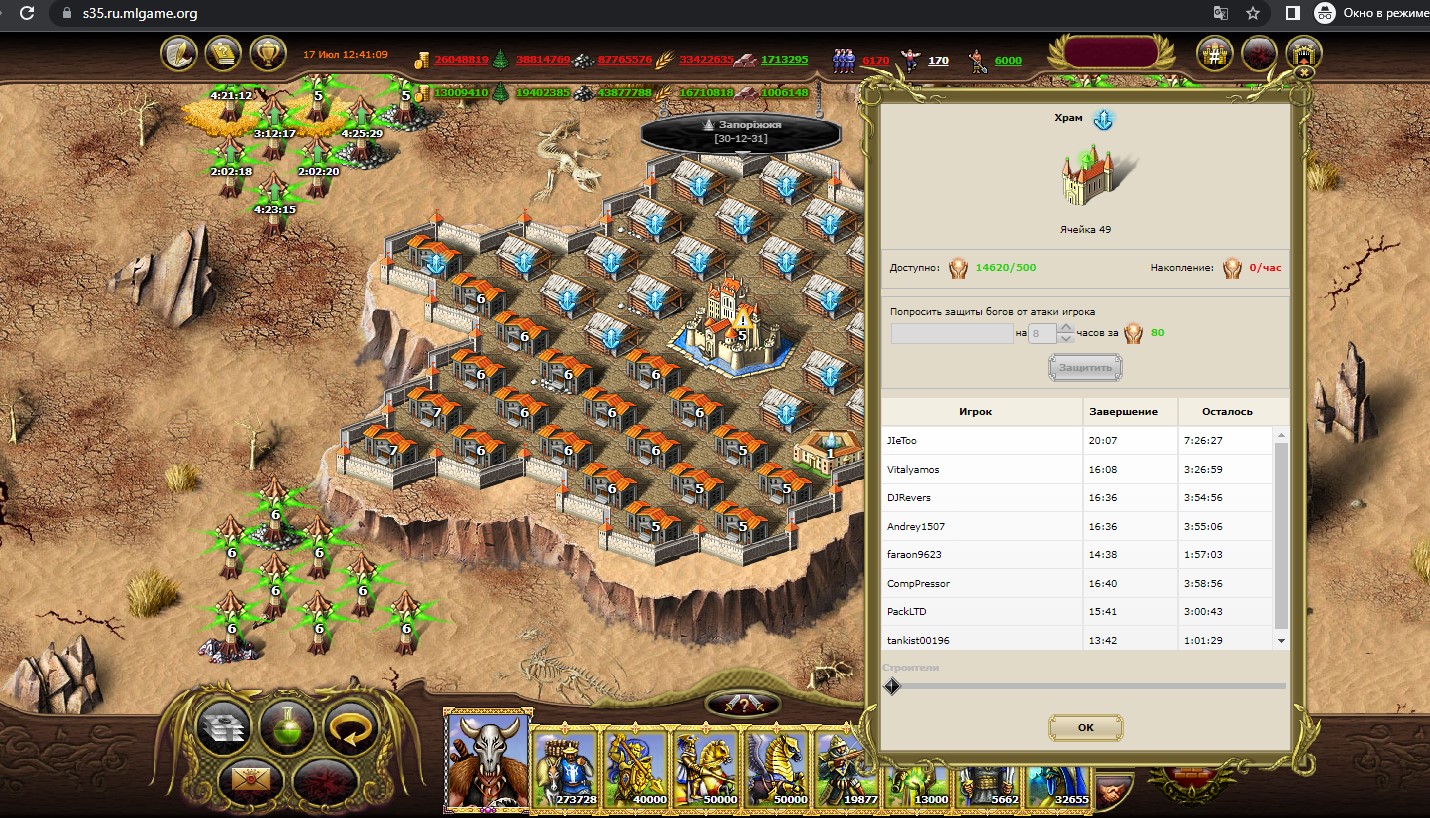
Task: Click the blue anchor icon beside Храм
Action: [x=1102, y=120]
